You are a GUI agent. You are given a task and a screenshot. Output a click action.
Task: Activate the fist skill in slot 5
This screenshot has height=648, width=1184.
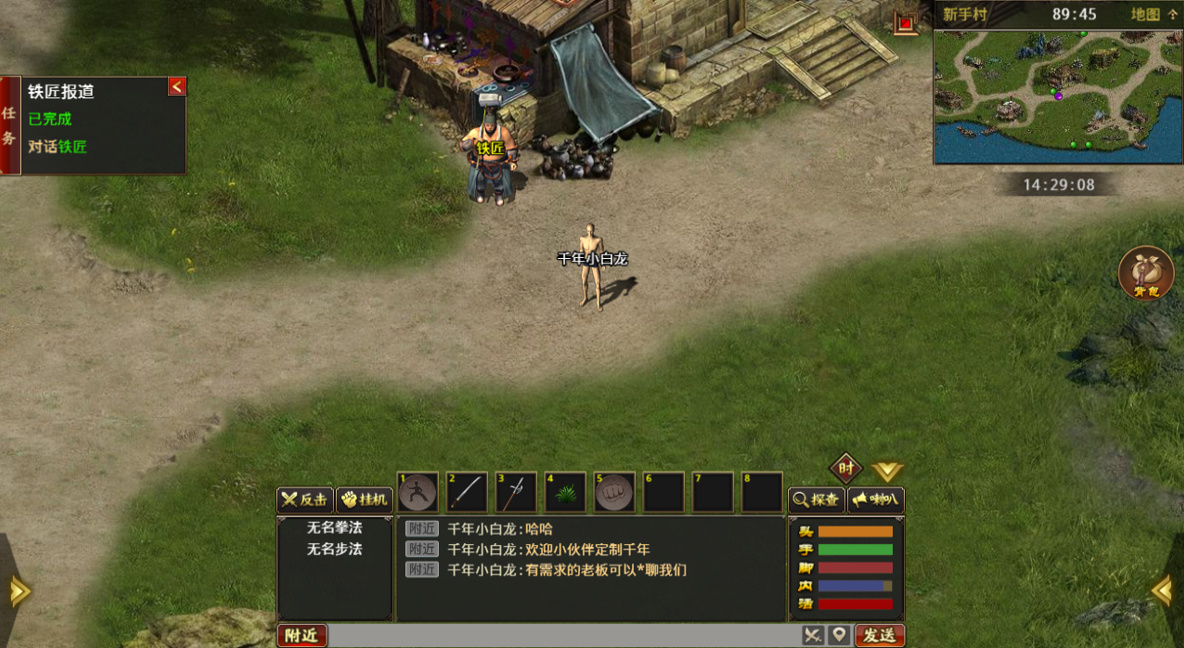coord(614,492)
